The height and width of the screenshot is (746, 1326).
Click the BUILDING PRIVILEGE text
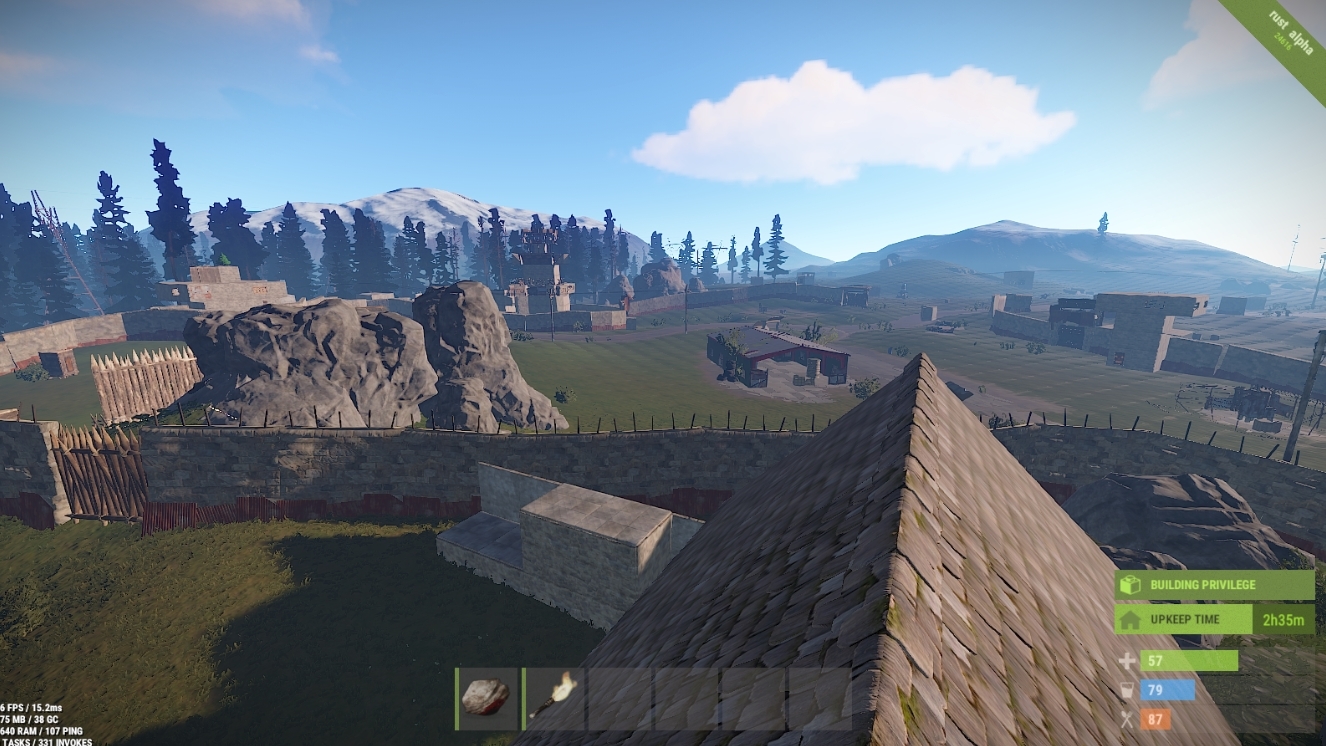click(x=1205, y=585)
